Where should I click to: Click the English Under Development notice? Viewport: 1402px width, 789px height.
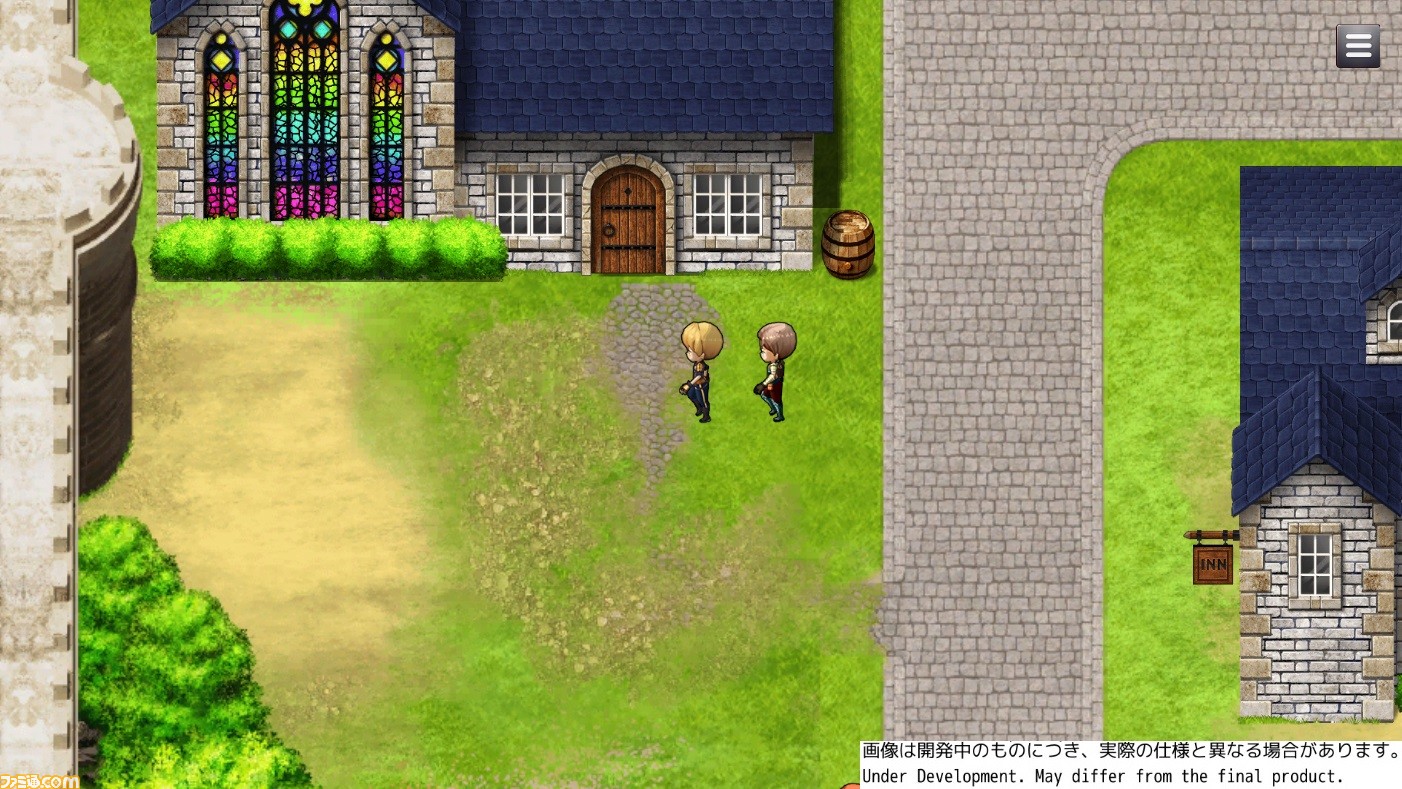[1100, 776]
